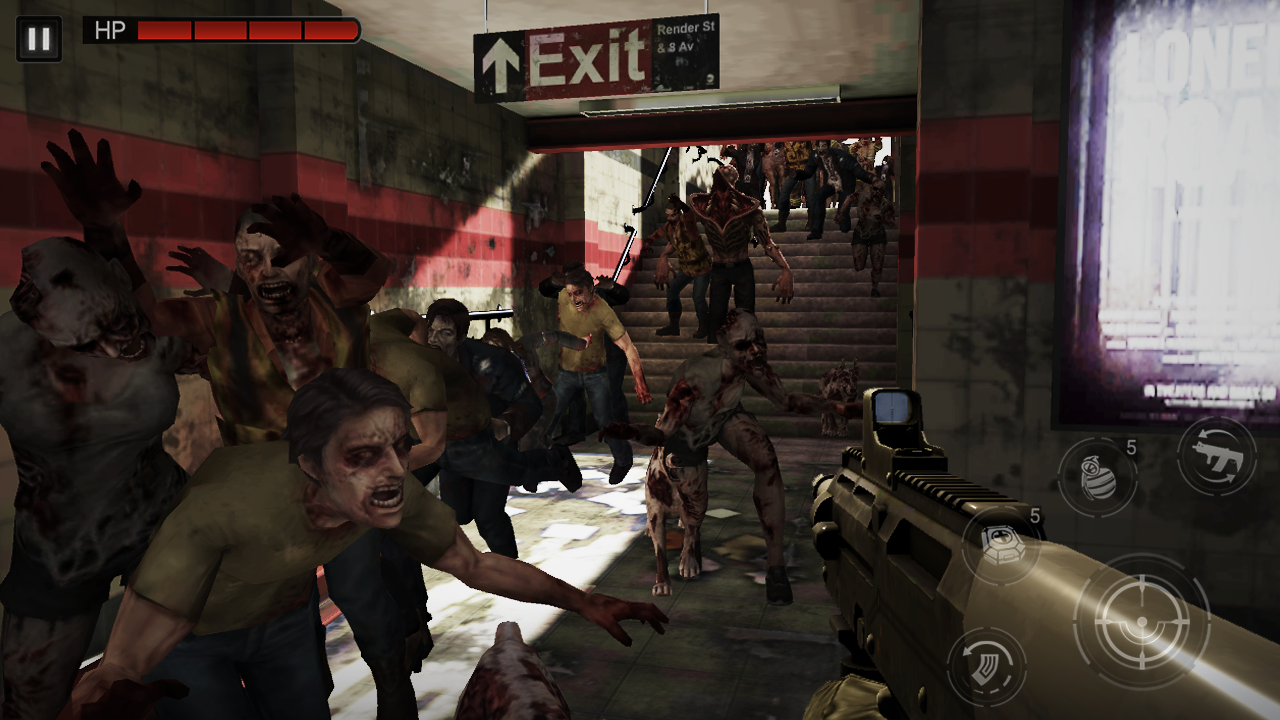The height and width of the screenshot is (720, 1280).
Task: Tap the med kit counter showing 5
Action: coord(1034,519)
